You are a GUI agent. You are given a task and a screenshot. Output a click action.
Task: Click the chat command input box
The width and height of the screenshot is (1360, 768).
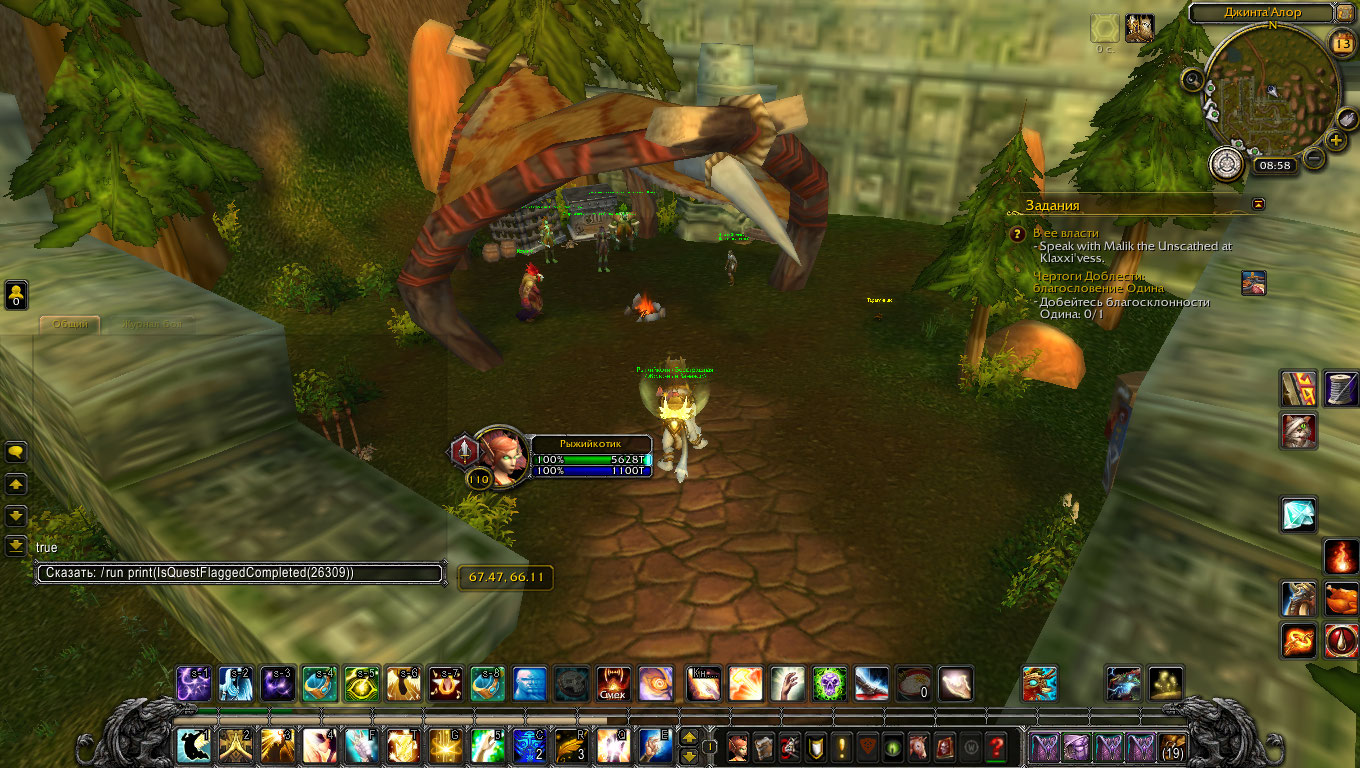pos(240,573)
